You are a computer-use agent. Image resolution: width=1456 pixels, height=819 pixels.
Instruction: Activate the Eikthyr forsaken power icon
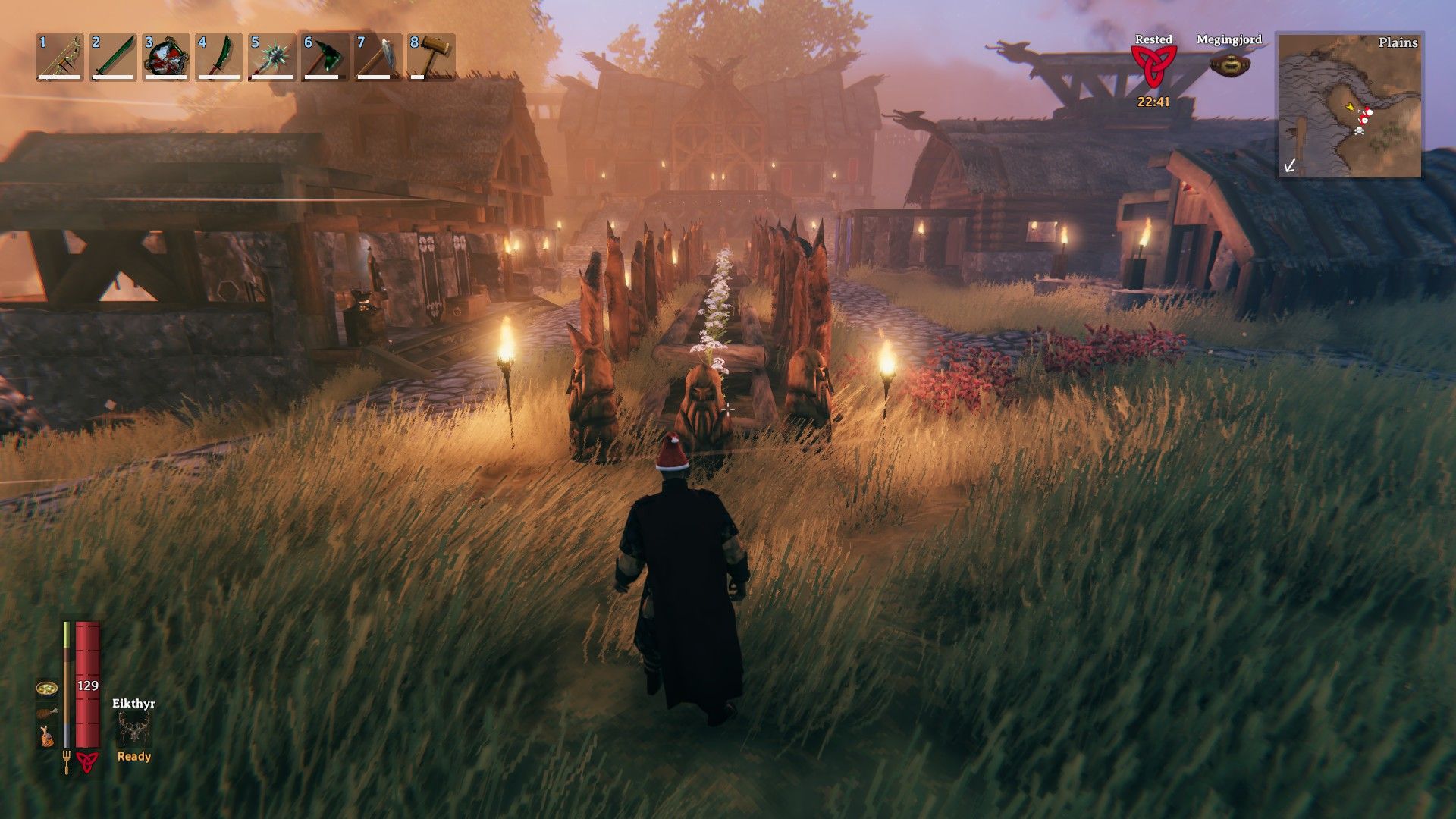click(133, 730)
